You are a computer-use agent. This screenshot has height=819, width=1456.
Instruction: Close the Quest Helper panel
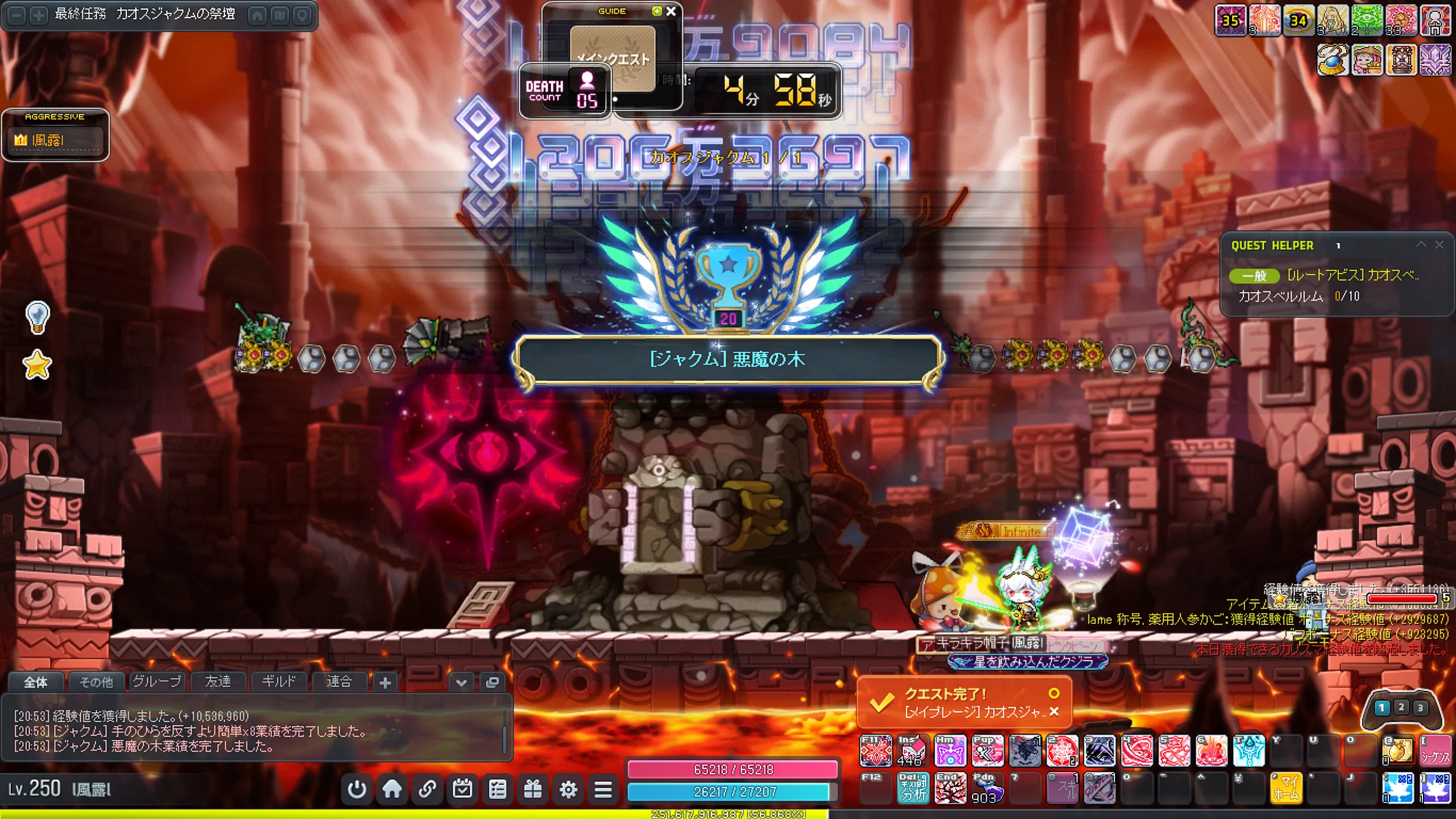pyautogui.click(x=1439, y=245)
